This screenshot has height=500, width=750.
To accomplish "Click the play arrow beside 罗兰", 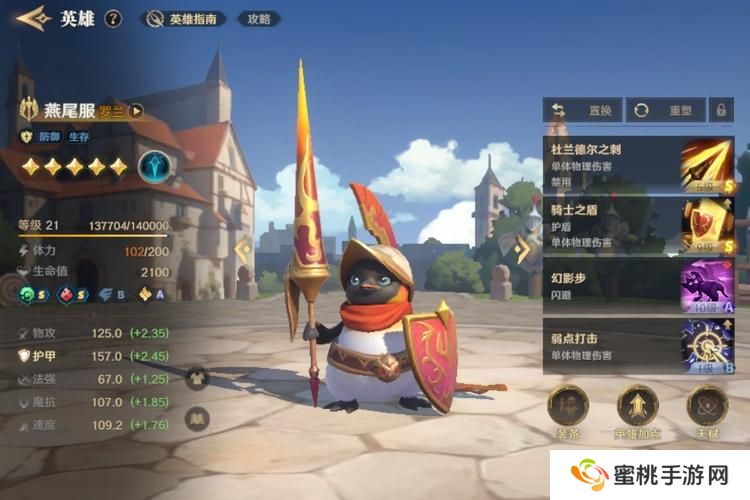I will (x=136, y=111).
